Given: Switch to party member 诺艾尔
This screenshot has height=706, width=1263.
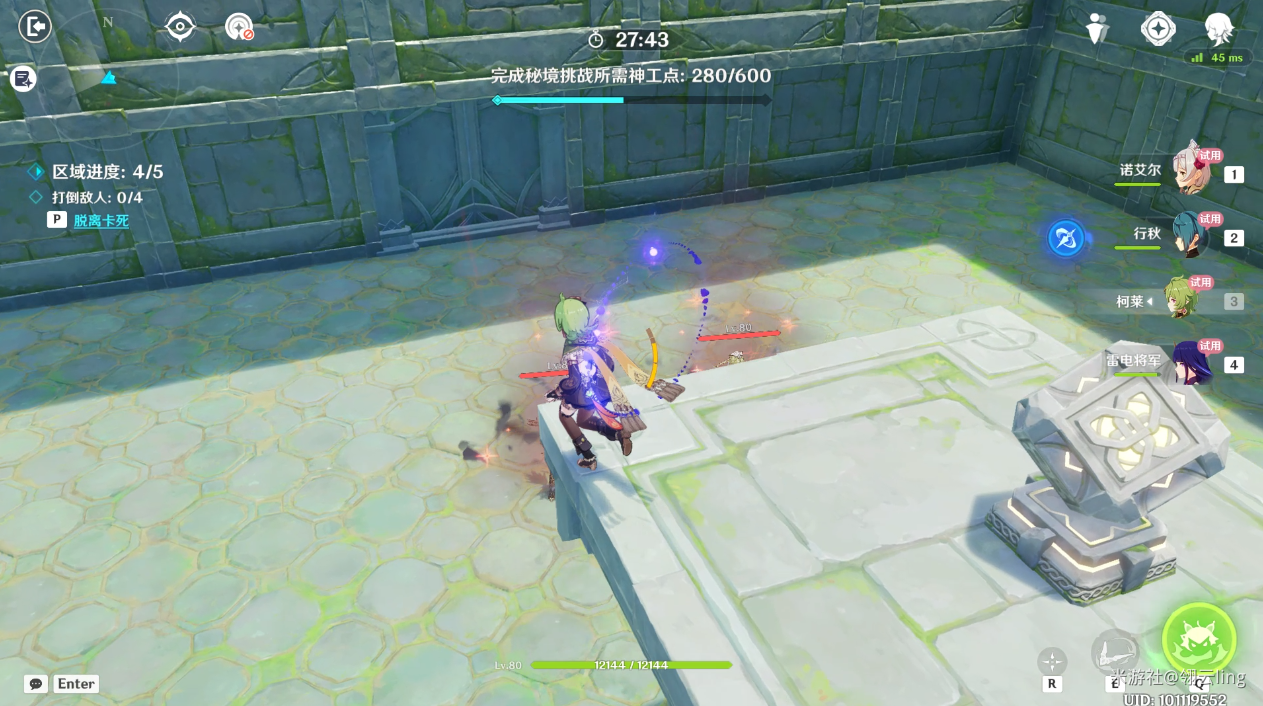Looking at the screenshot, I should pyautogui.click(x=1190, y=172).
